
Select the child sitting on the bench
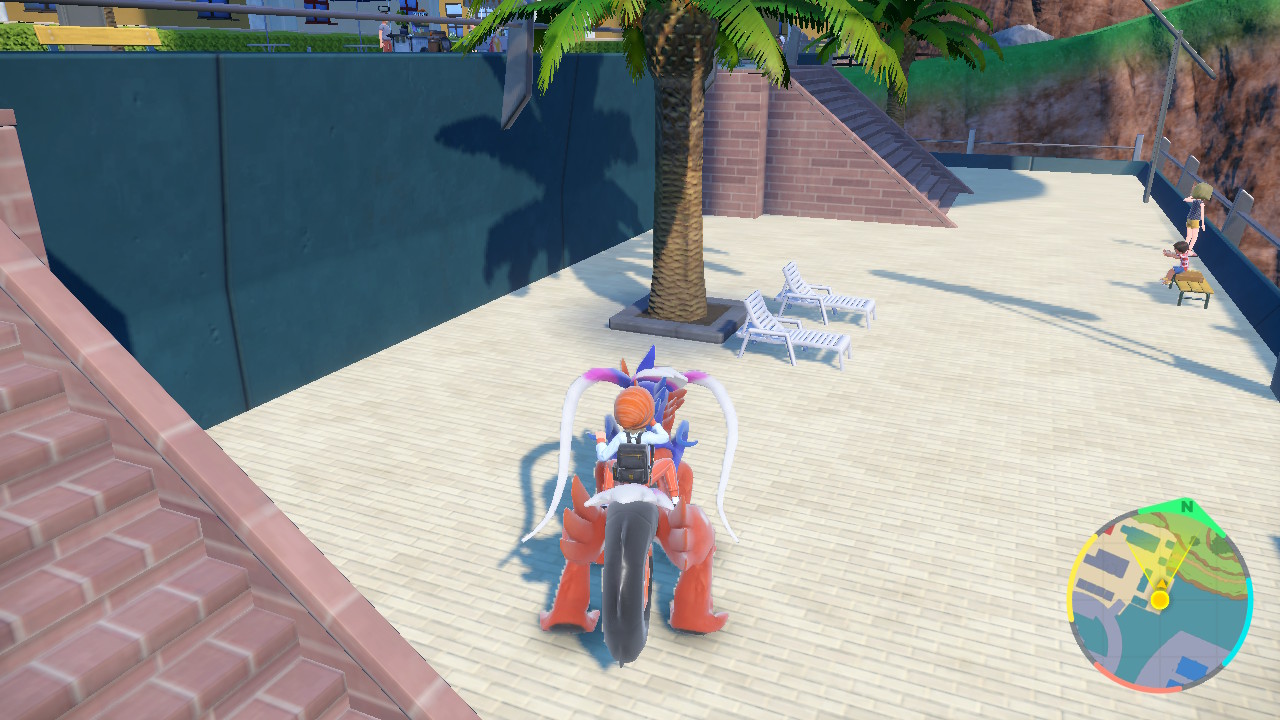tap(1180, 260)
